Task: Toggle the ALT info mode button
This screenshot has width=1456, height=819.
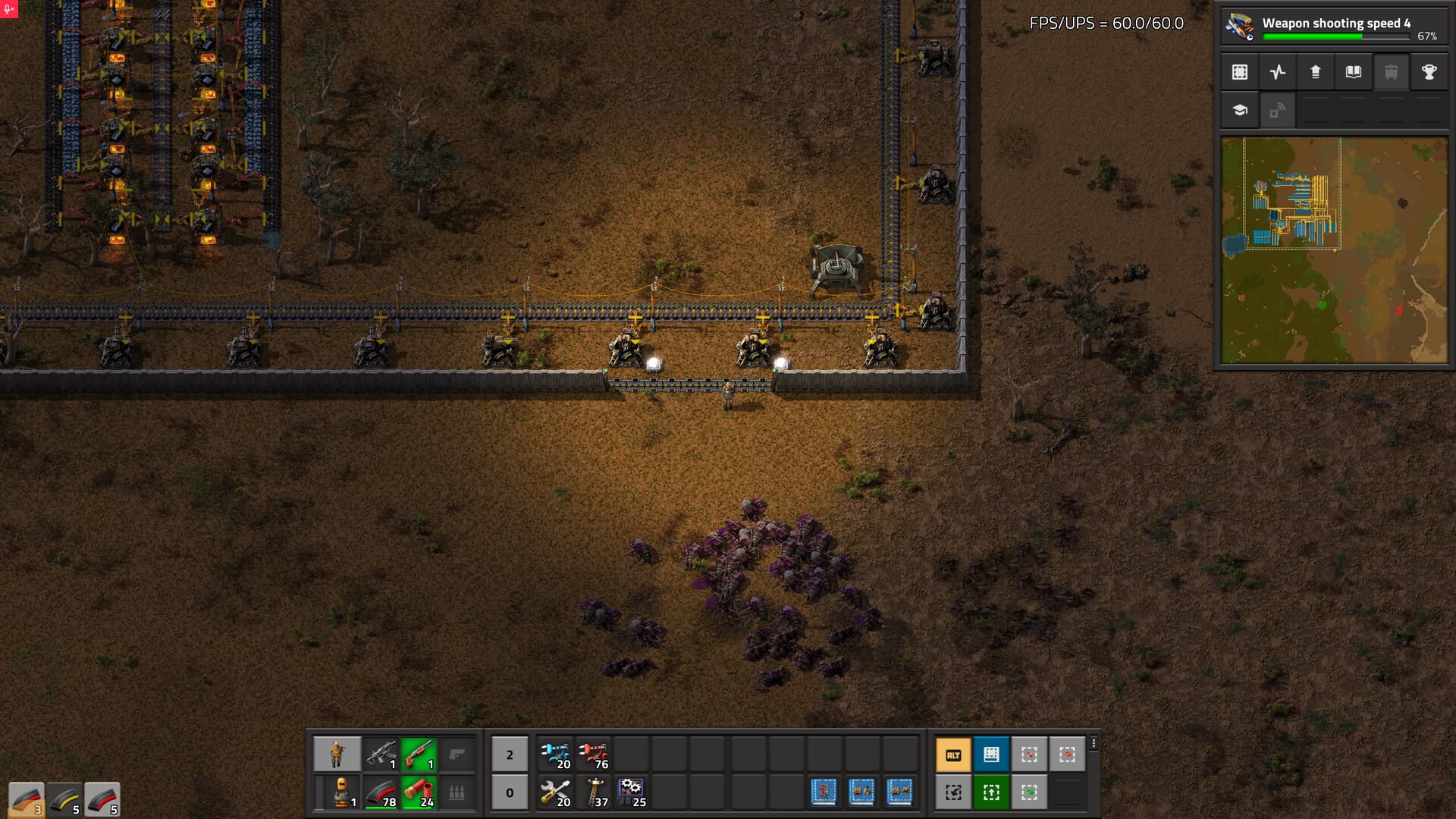Action: (953, 755)
